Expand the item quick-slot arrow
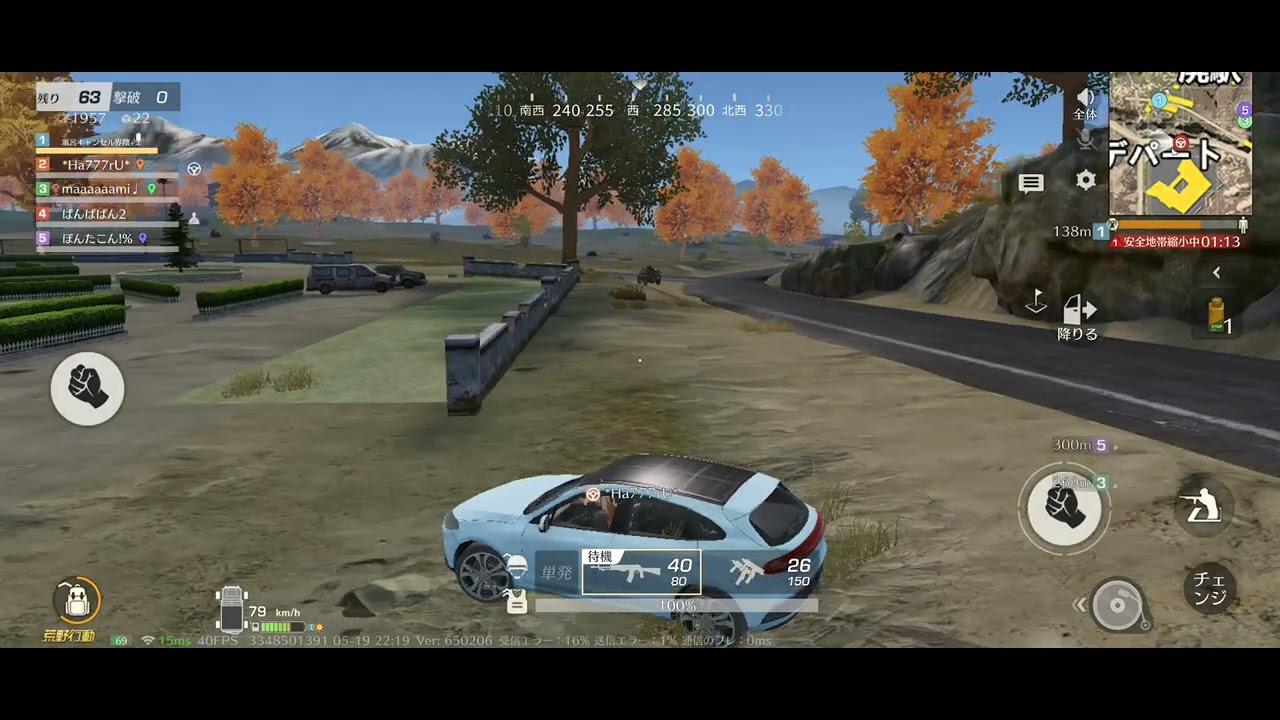This screenshot has height=720, width=1280. click(1216, 272)
